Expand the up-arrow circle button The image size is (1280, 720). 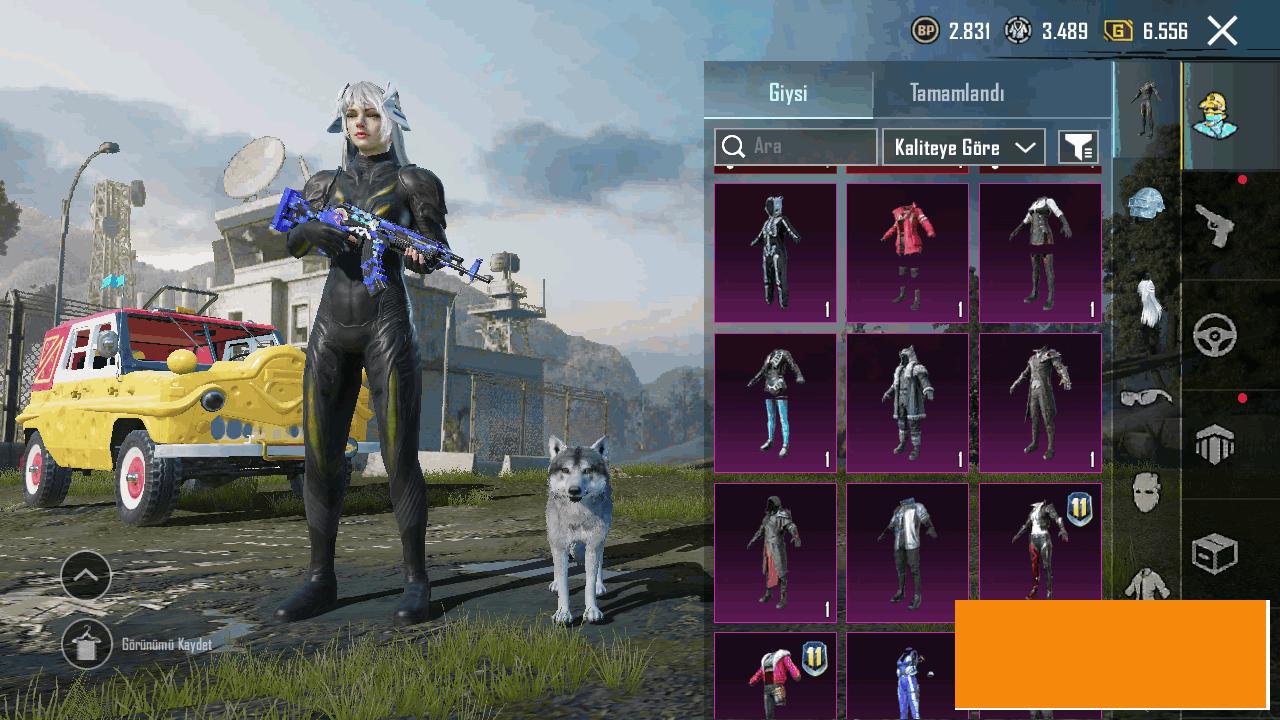tap(86, 576)
